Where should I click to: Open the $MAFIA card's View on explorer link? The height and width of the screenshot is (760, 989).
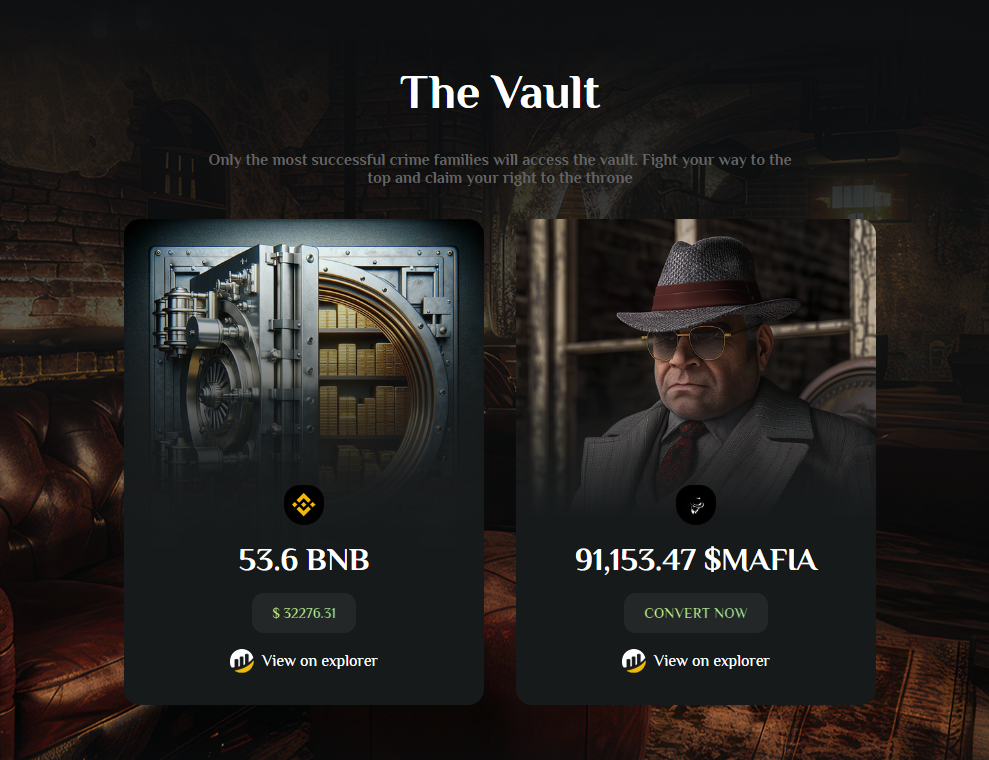(696, 661)
